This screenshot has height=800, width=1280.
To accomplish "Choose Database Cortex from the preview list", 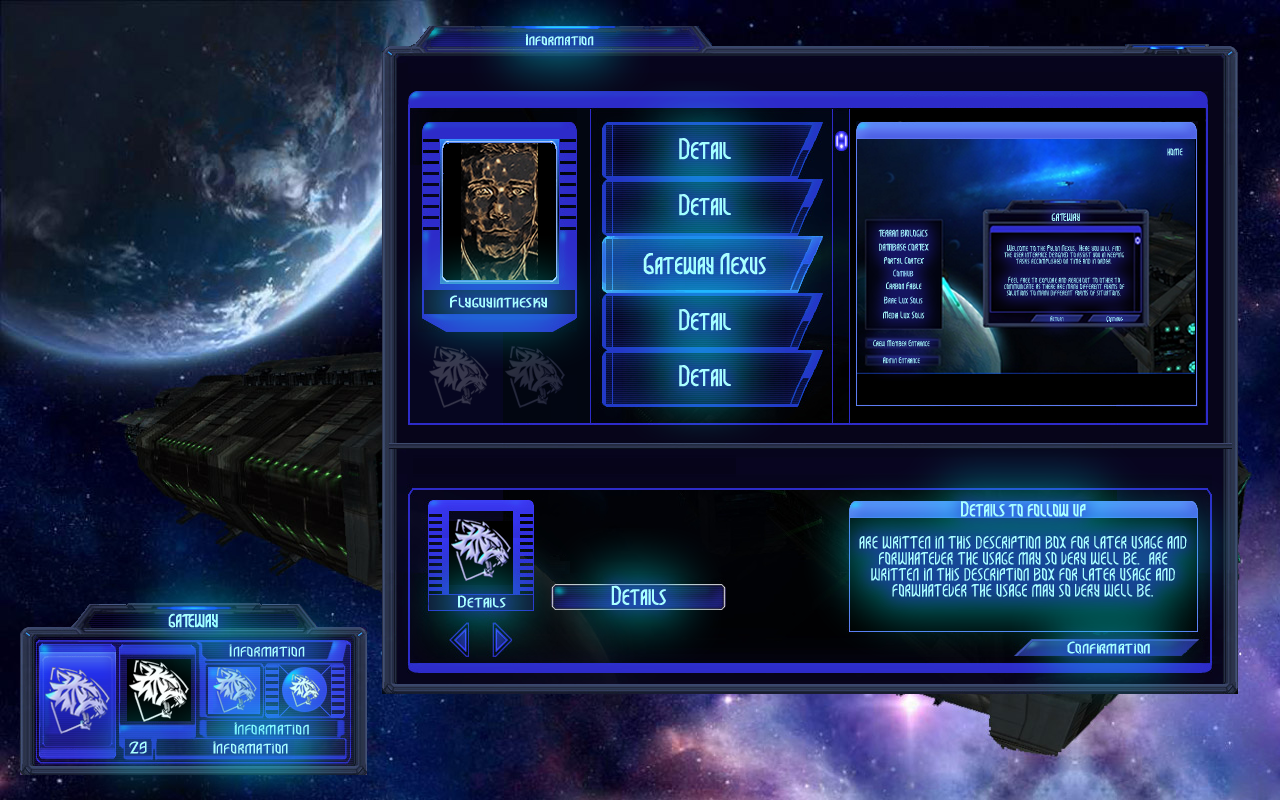I will point(902,247).
